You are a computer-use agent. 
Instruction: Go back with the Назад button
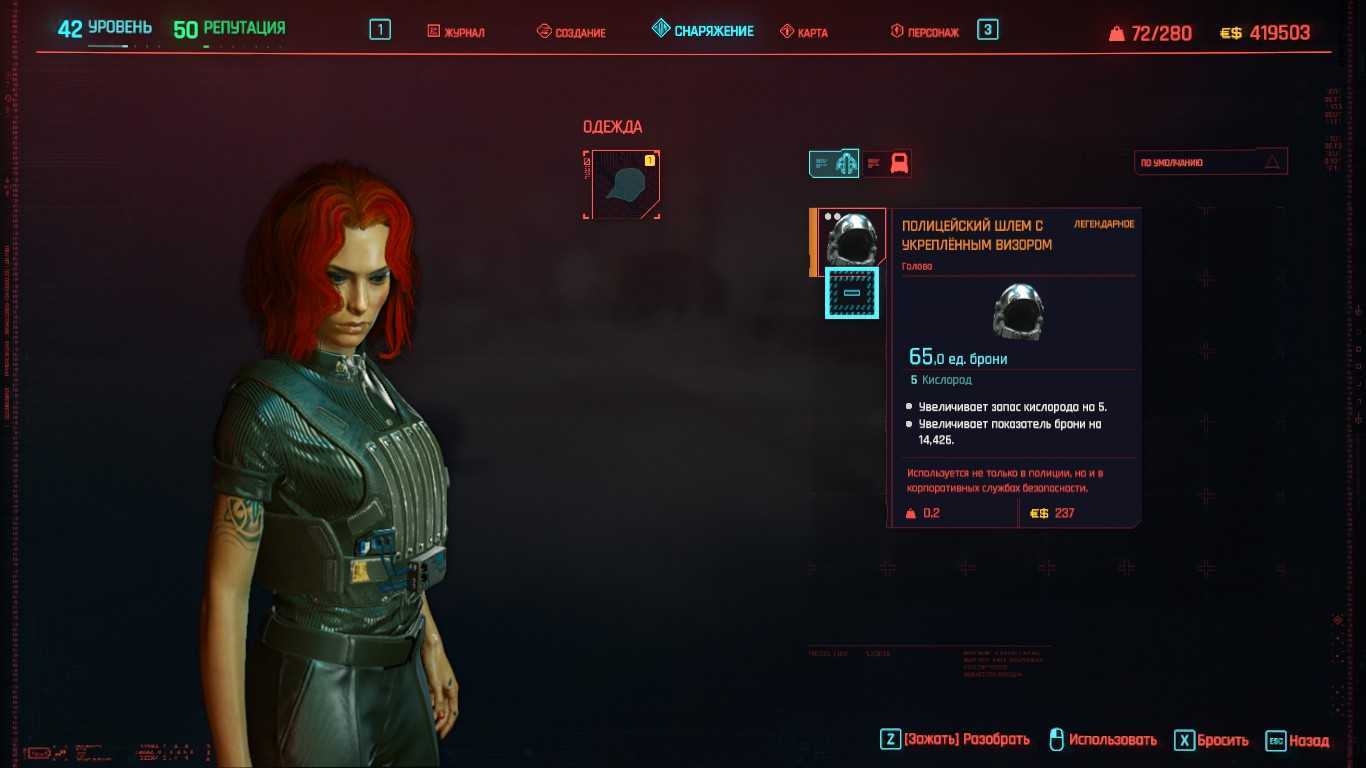click(x=1298, y=741)
